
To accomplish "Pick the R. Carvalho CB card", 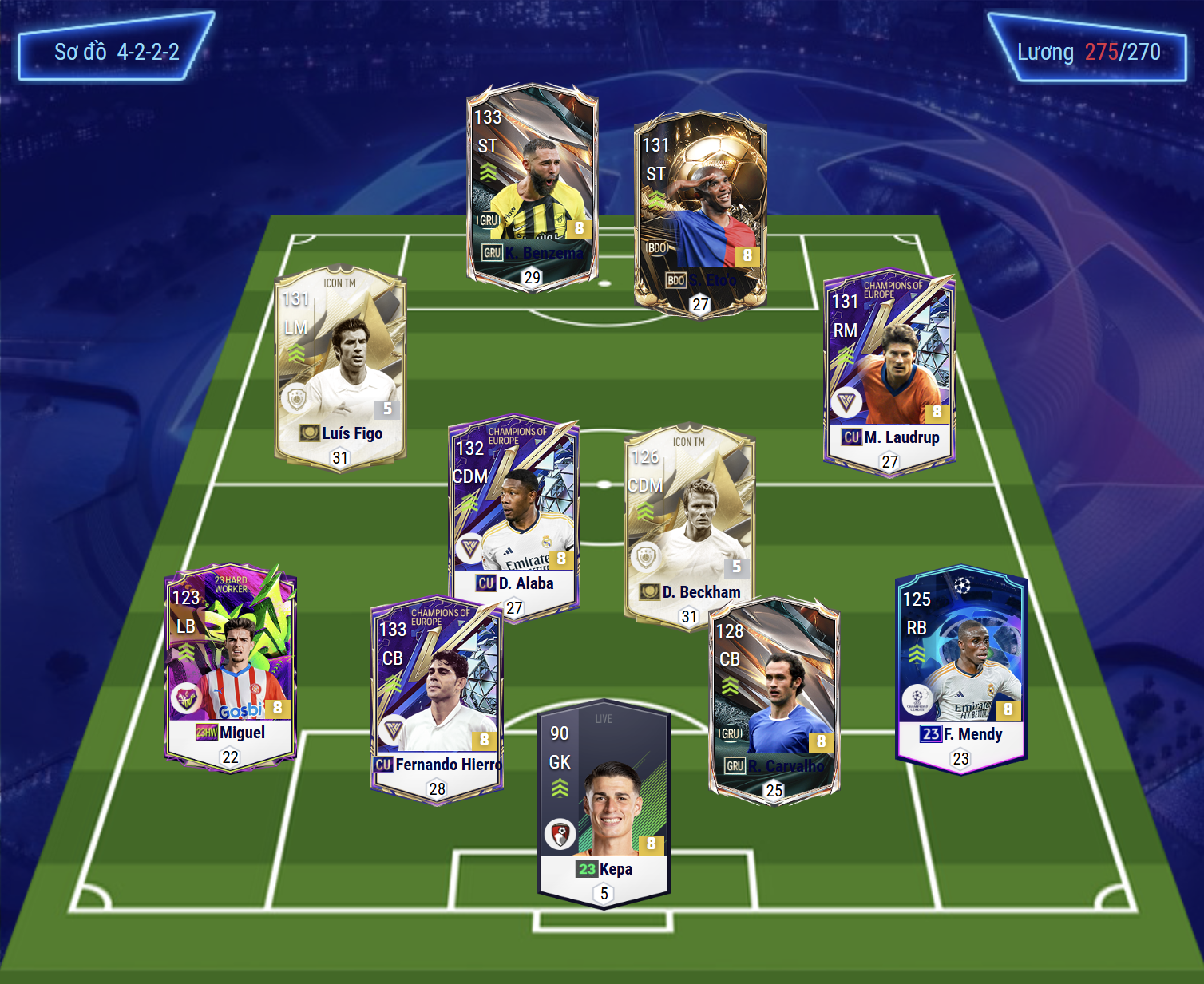I will tap(774, 700).
